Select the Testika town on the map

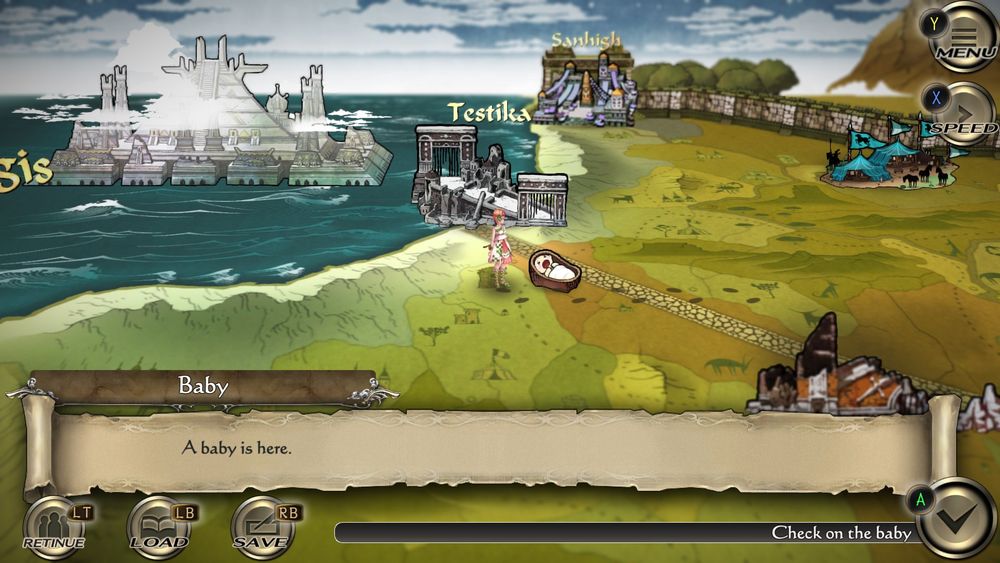tap(490, 176)
